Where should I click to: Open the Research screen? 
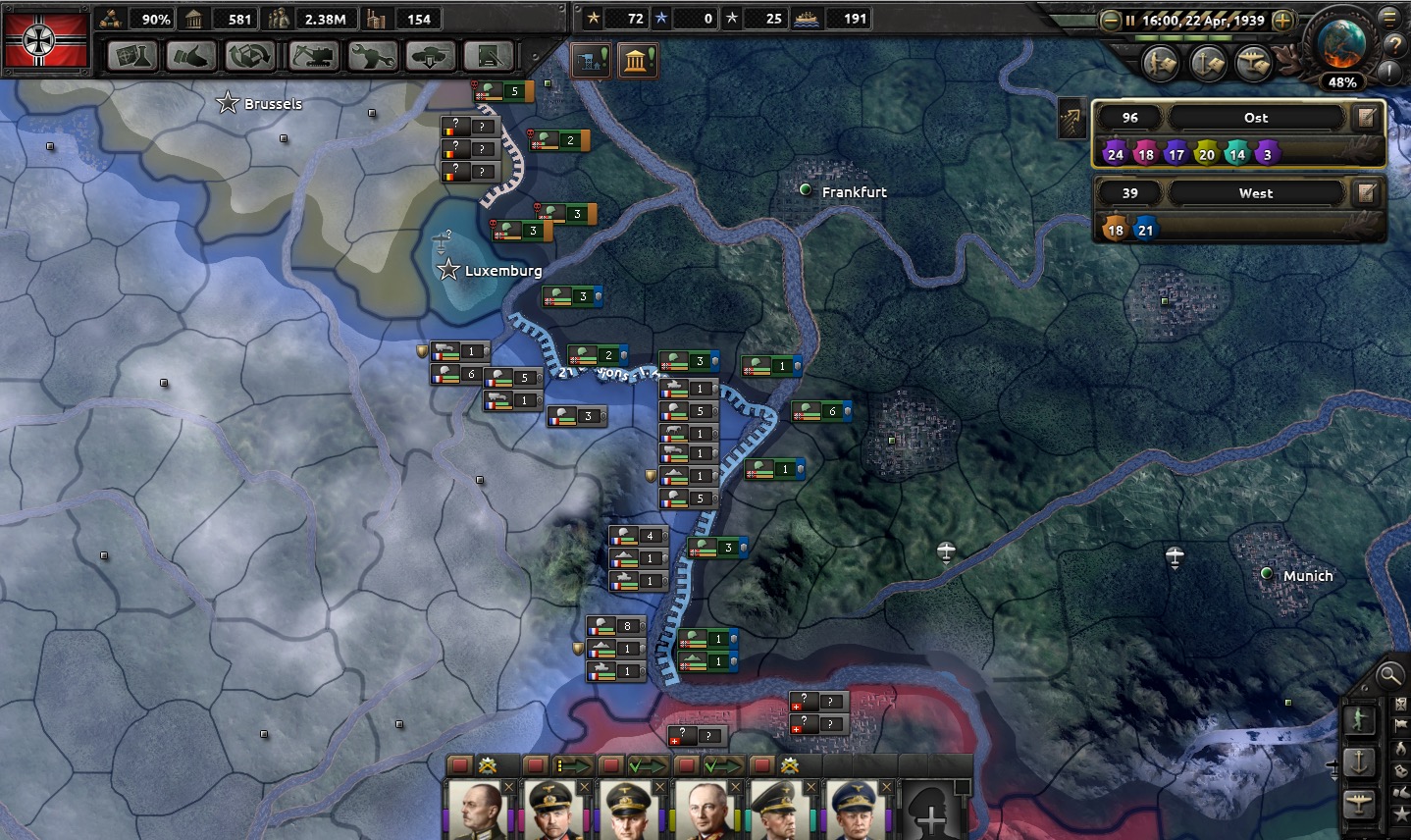(131, 57)
